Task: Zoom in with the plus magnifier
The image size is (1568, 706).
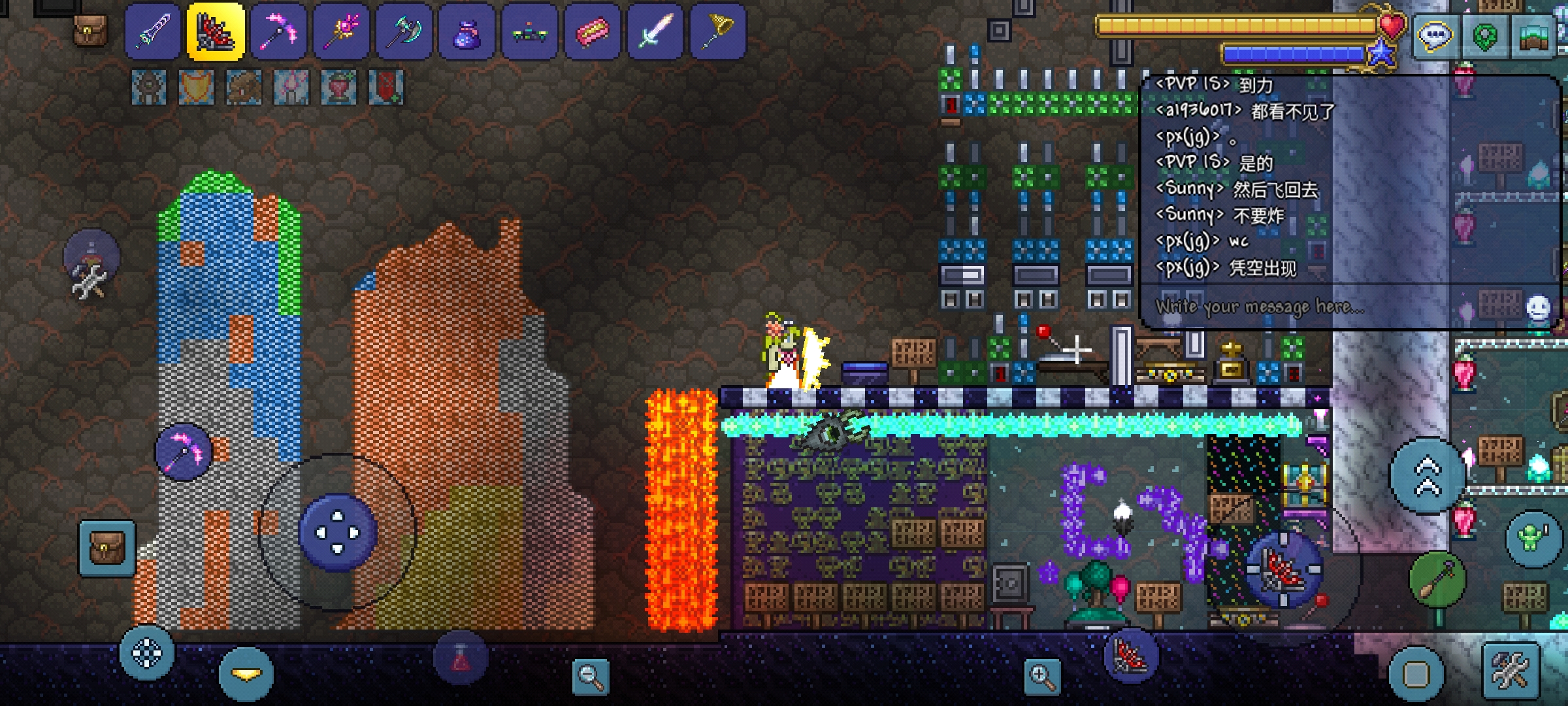Action: point(1042,677)
